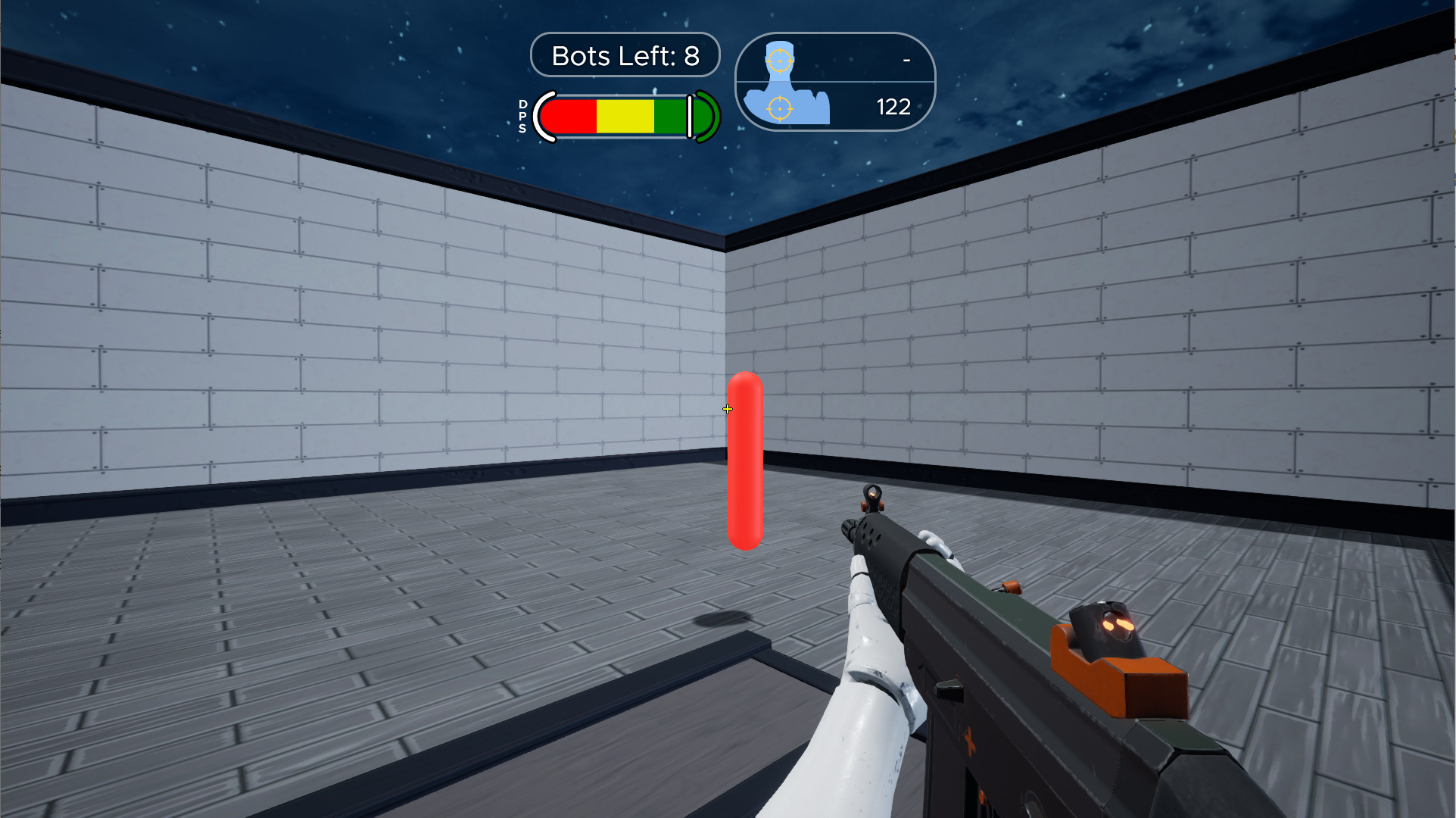Click the yellow crosshair at screen center
Viewport: 1456px width, 818px height.
(x=728, y=409)
